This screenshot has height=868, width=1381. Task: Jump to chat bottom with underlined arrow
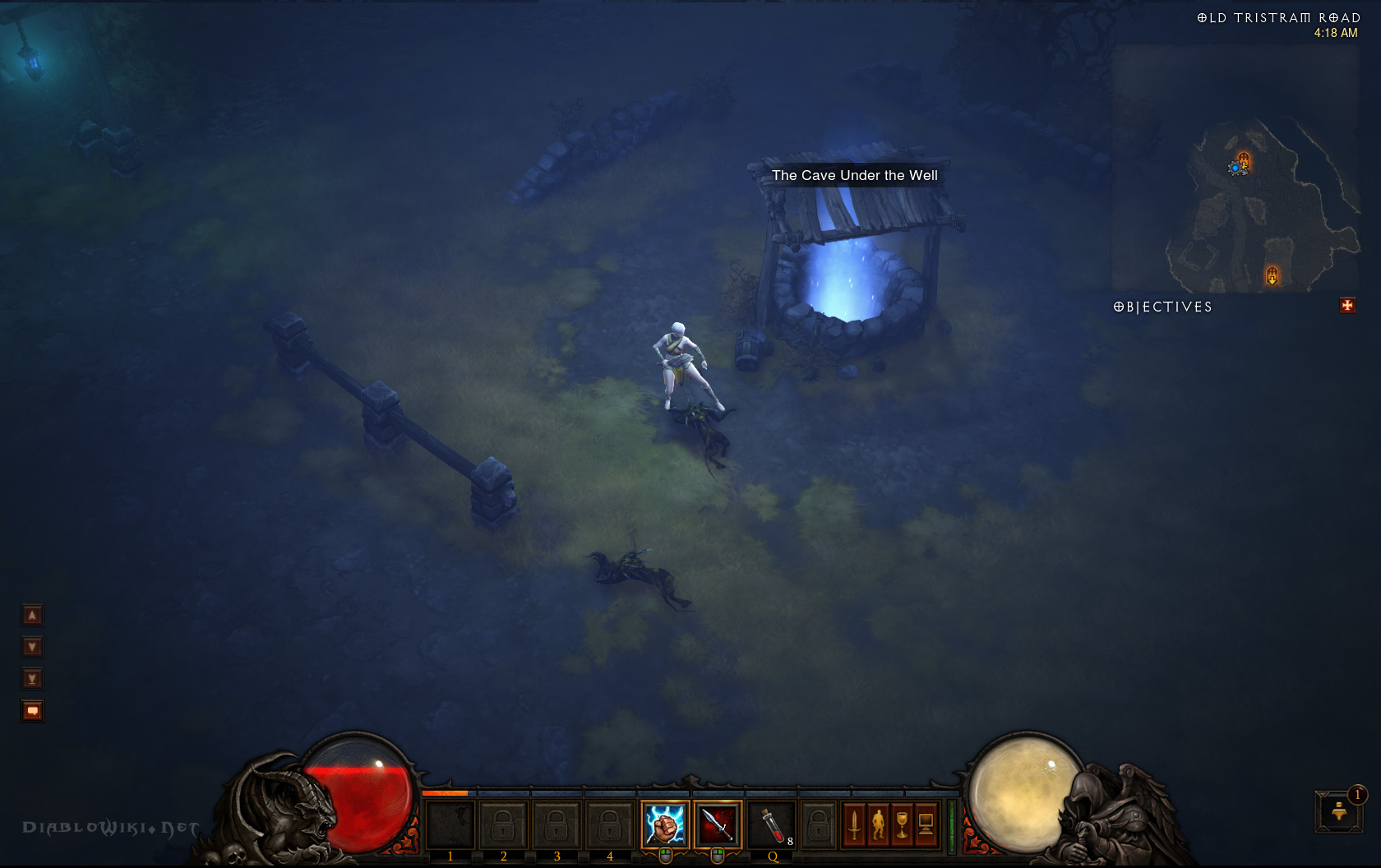(32, 679)
